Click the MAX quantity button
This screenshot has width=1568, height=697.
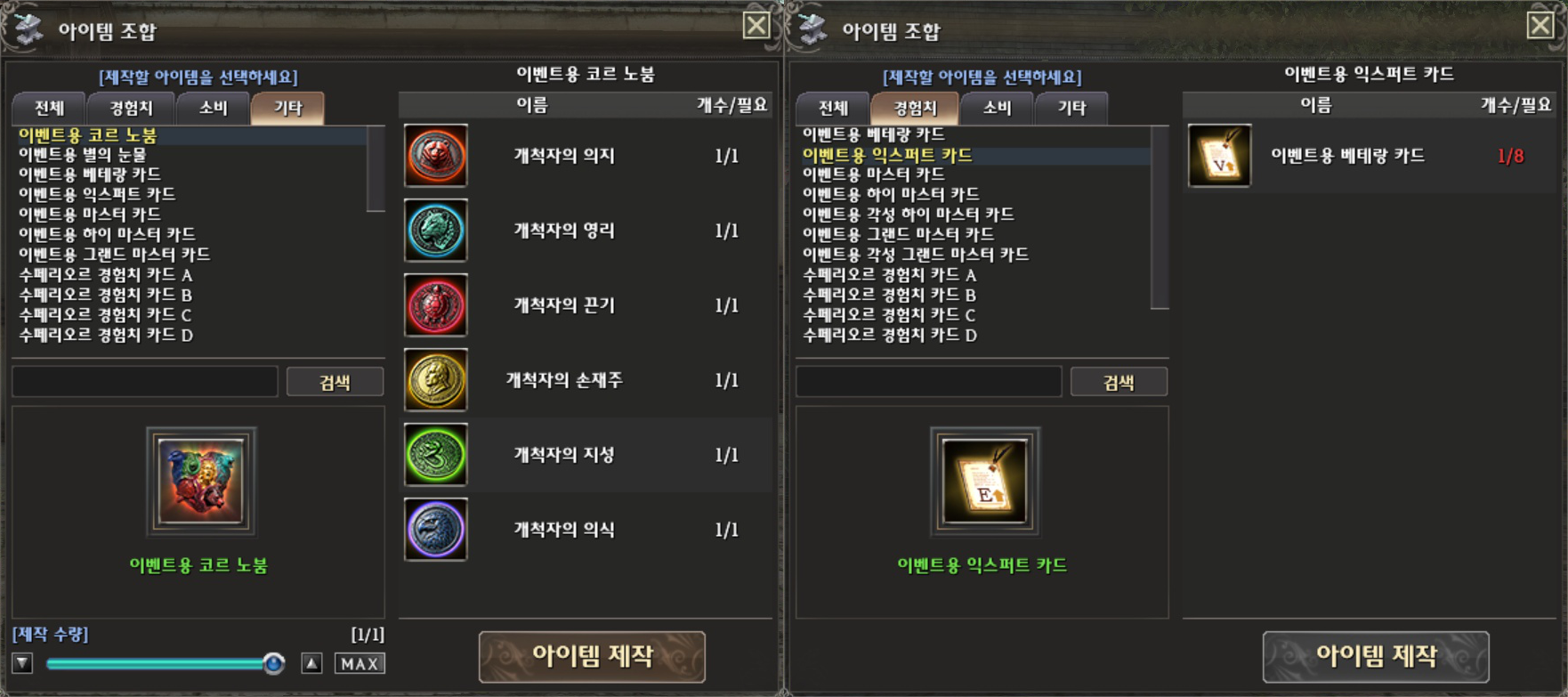coord(360,664)
